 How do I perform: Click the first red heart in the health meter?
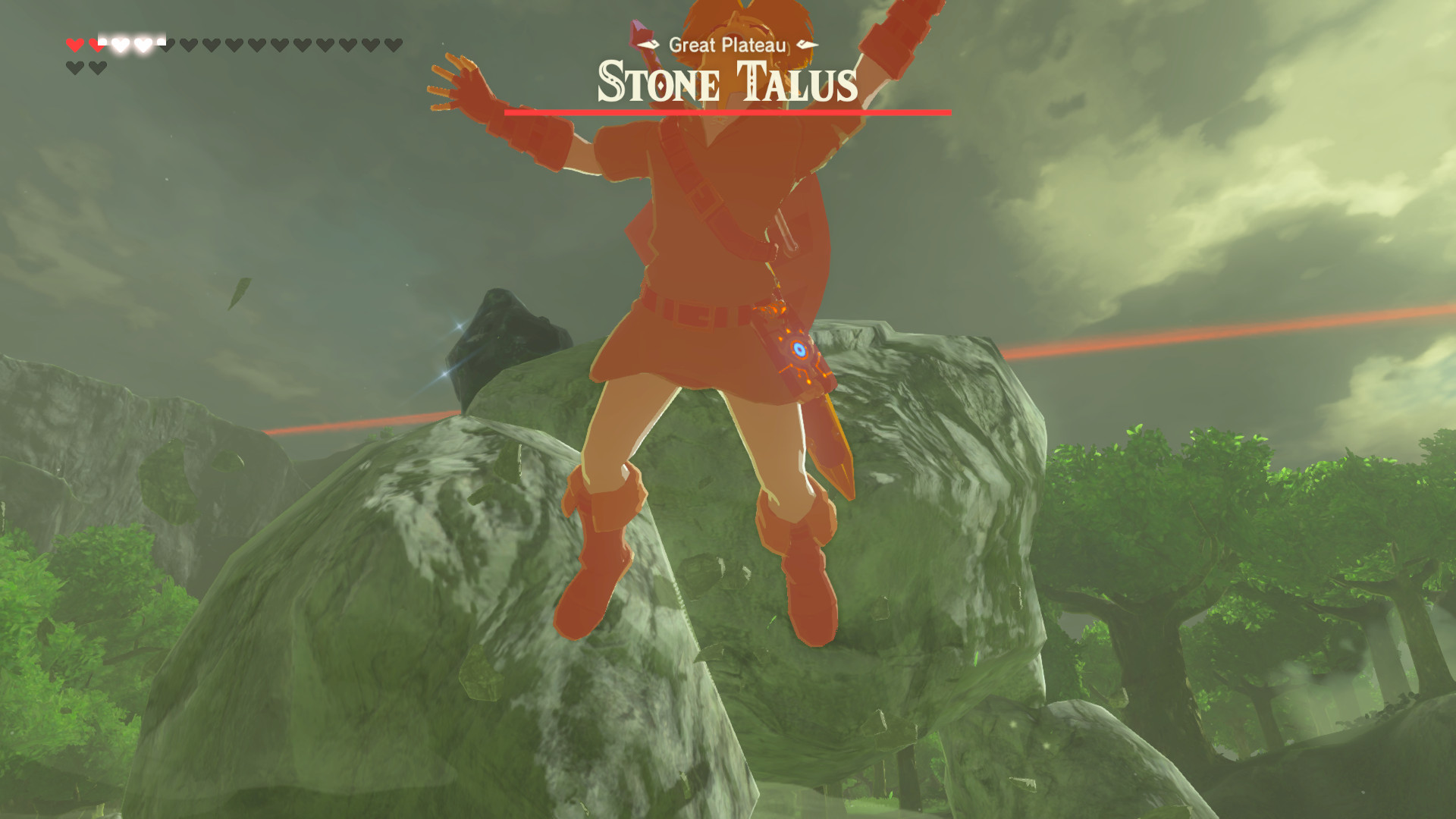pos(75,43)
